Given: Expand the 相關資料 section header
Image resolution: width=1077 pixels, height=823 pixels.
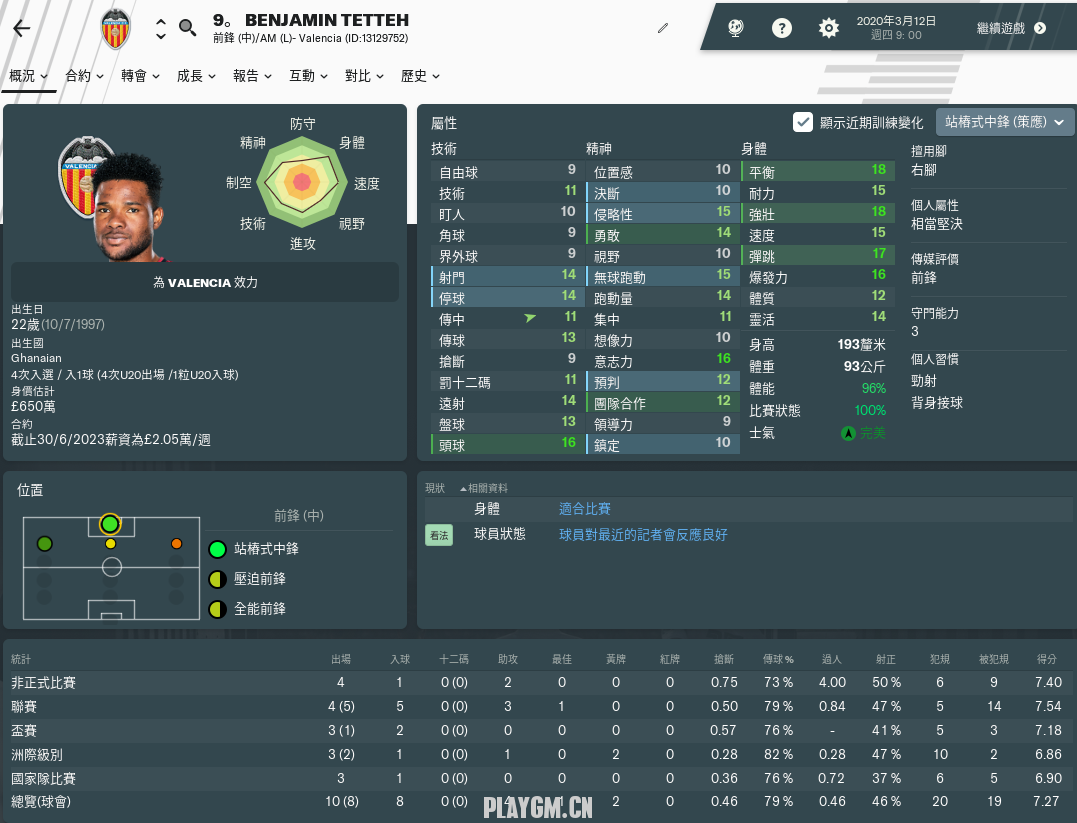Looking at the screenshot, I should click(485, 488).
